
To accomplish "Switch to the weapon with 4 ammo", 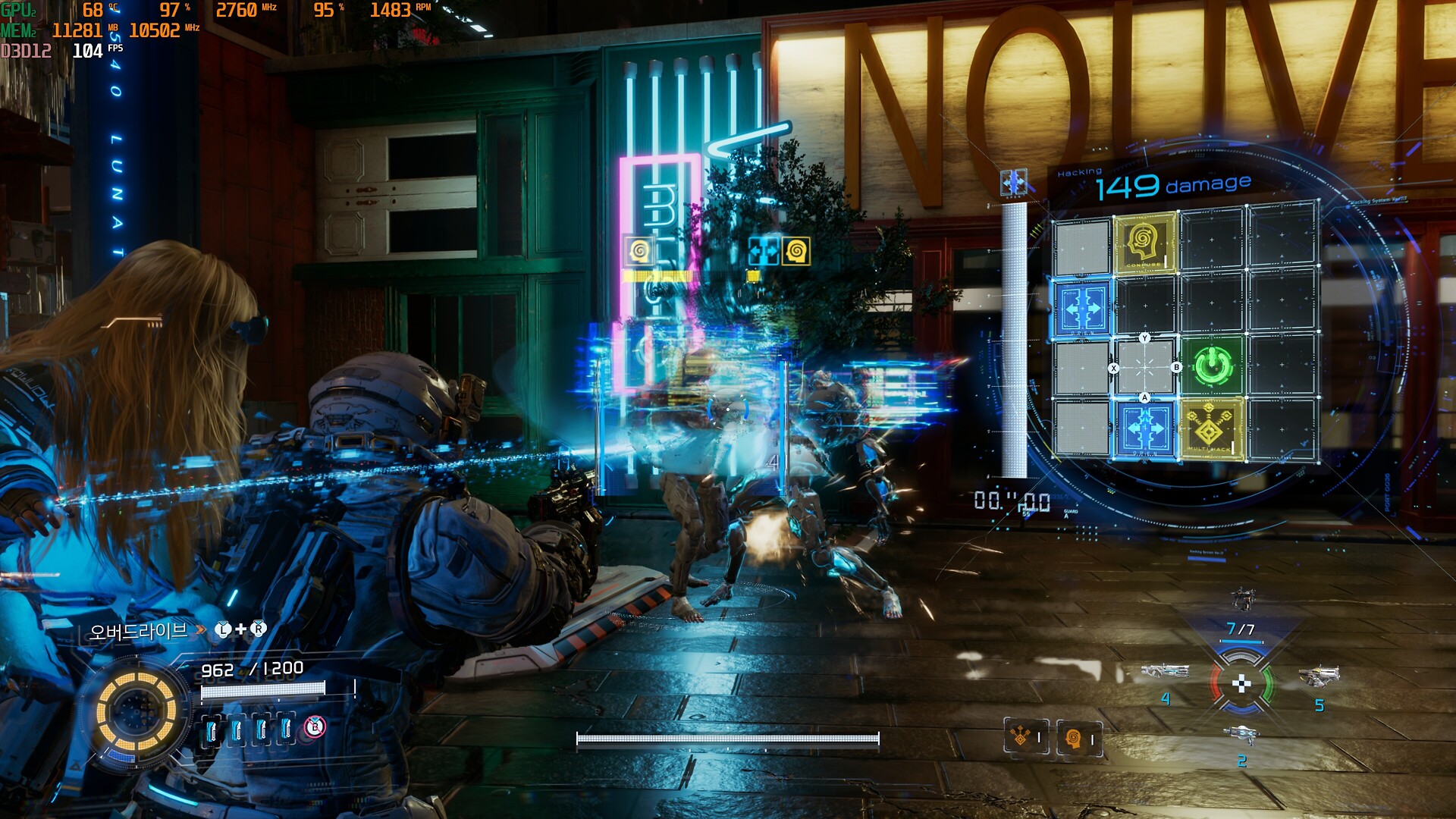I will point(1165,672).
